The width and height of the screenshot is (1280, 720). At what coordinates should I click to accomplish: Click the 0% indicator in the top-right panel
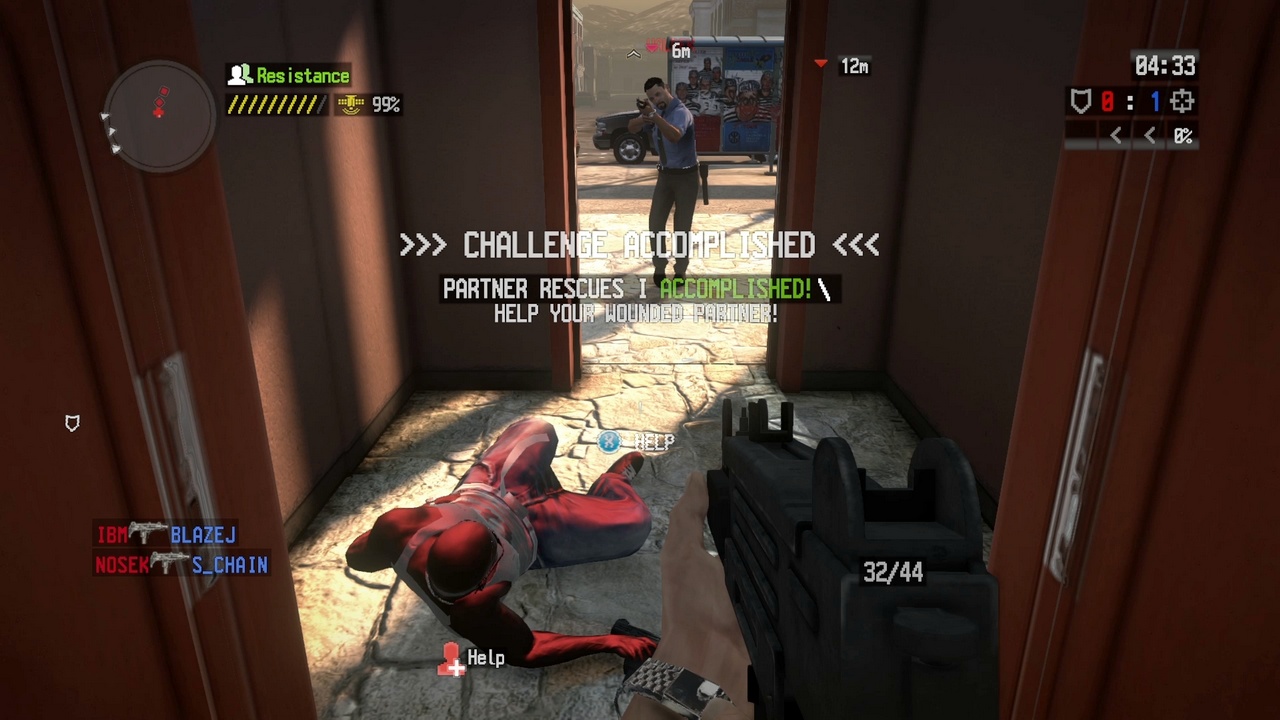pyautogui.click(x=1183, y=136)
